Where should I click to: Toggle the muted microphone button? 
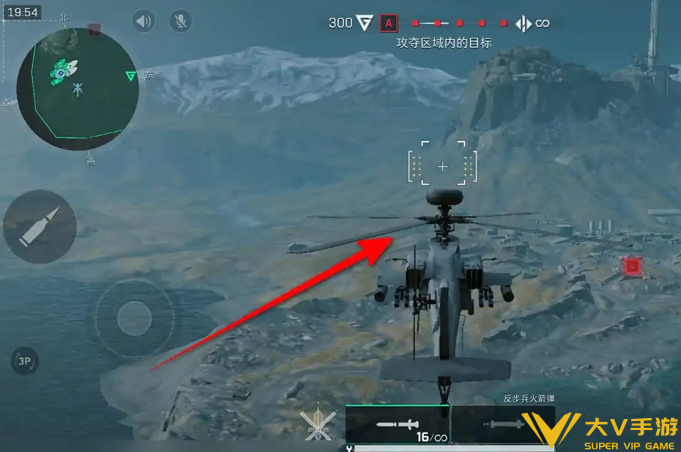(x=180, y=21)
